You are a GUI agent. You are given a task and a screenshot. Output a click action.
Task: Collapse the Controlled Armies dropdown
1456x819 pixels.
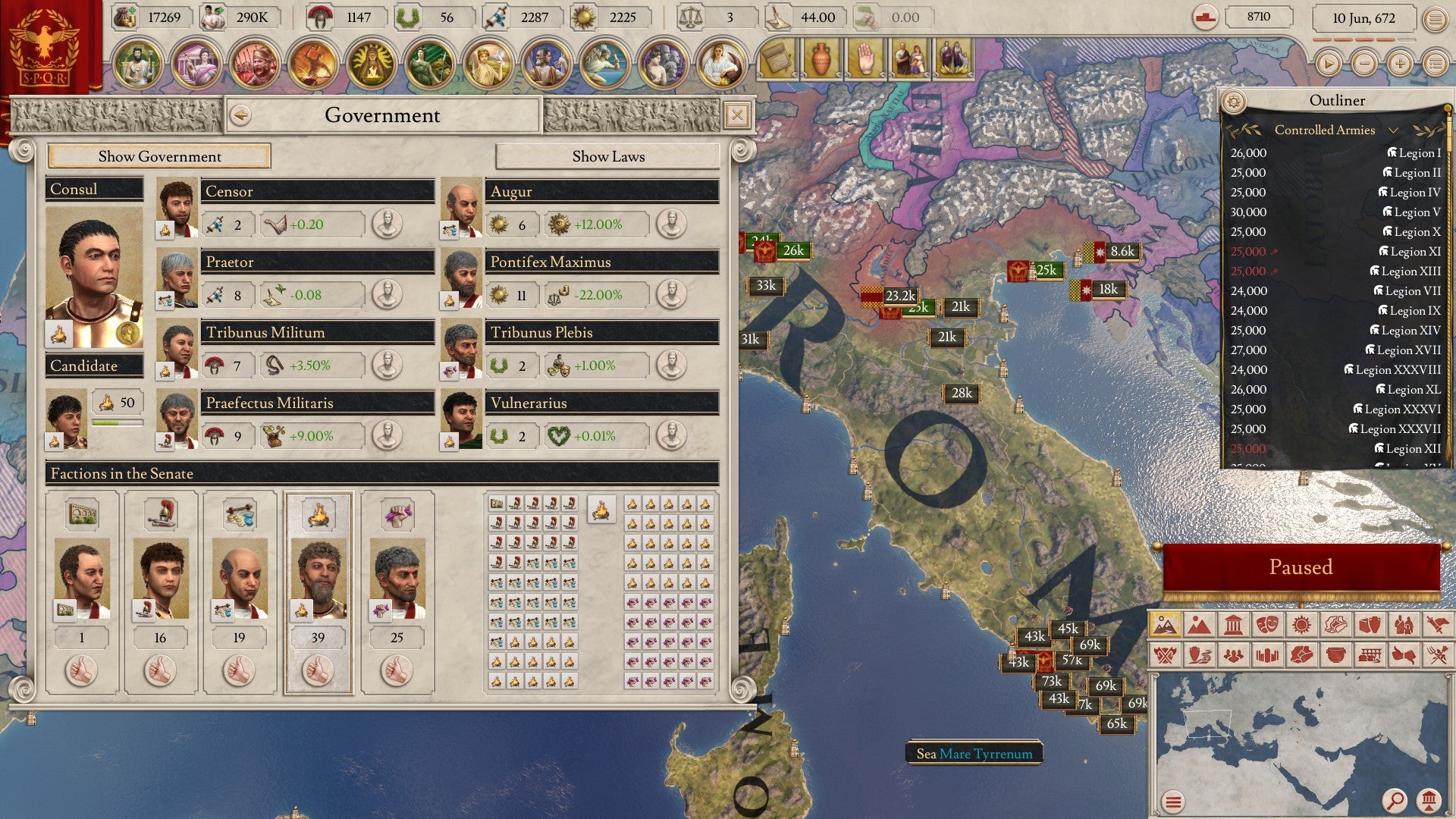click(1394, 130)
